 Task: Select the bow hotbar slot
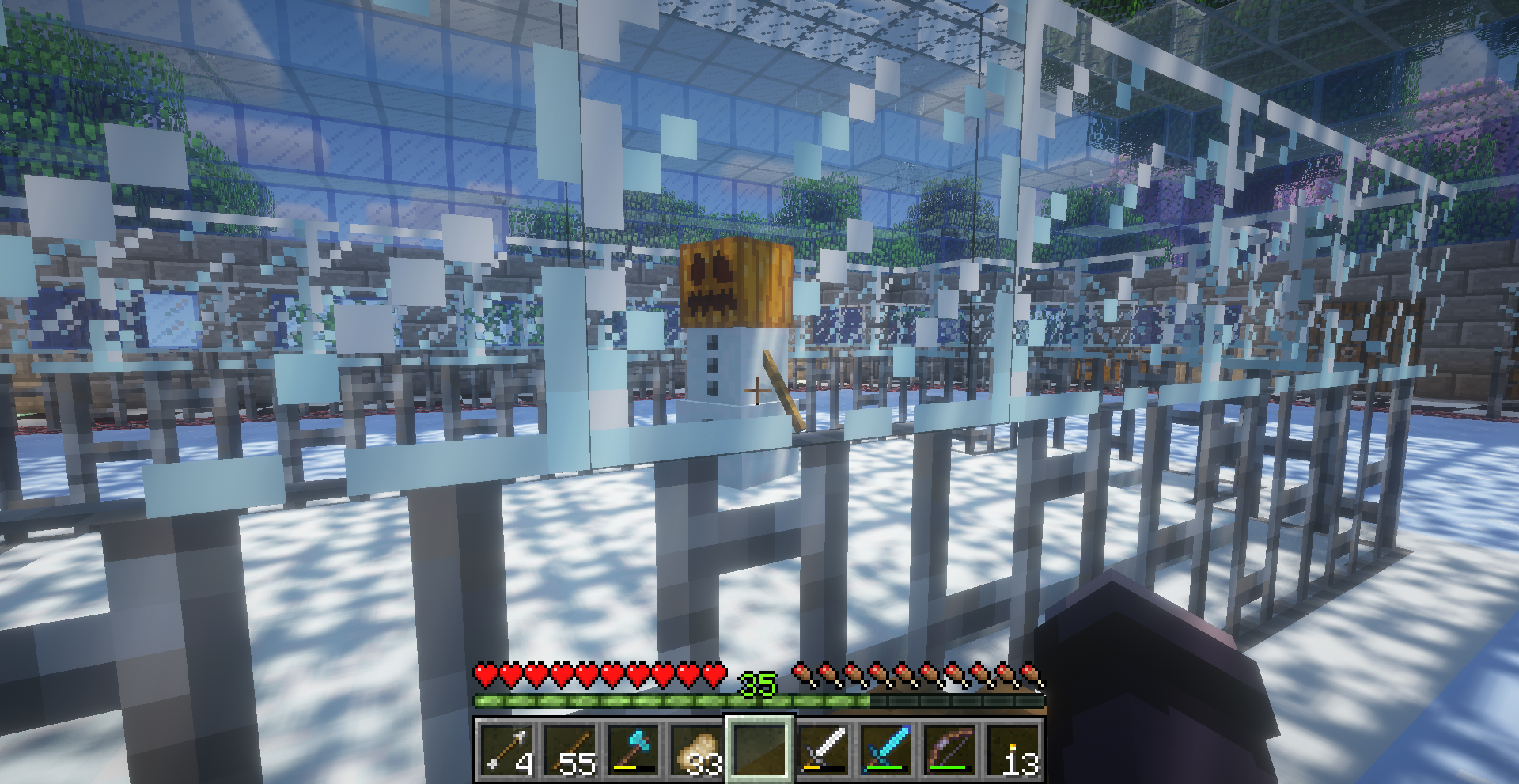click(x=950, y=749)
